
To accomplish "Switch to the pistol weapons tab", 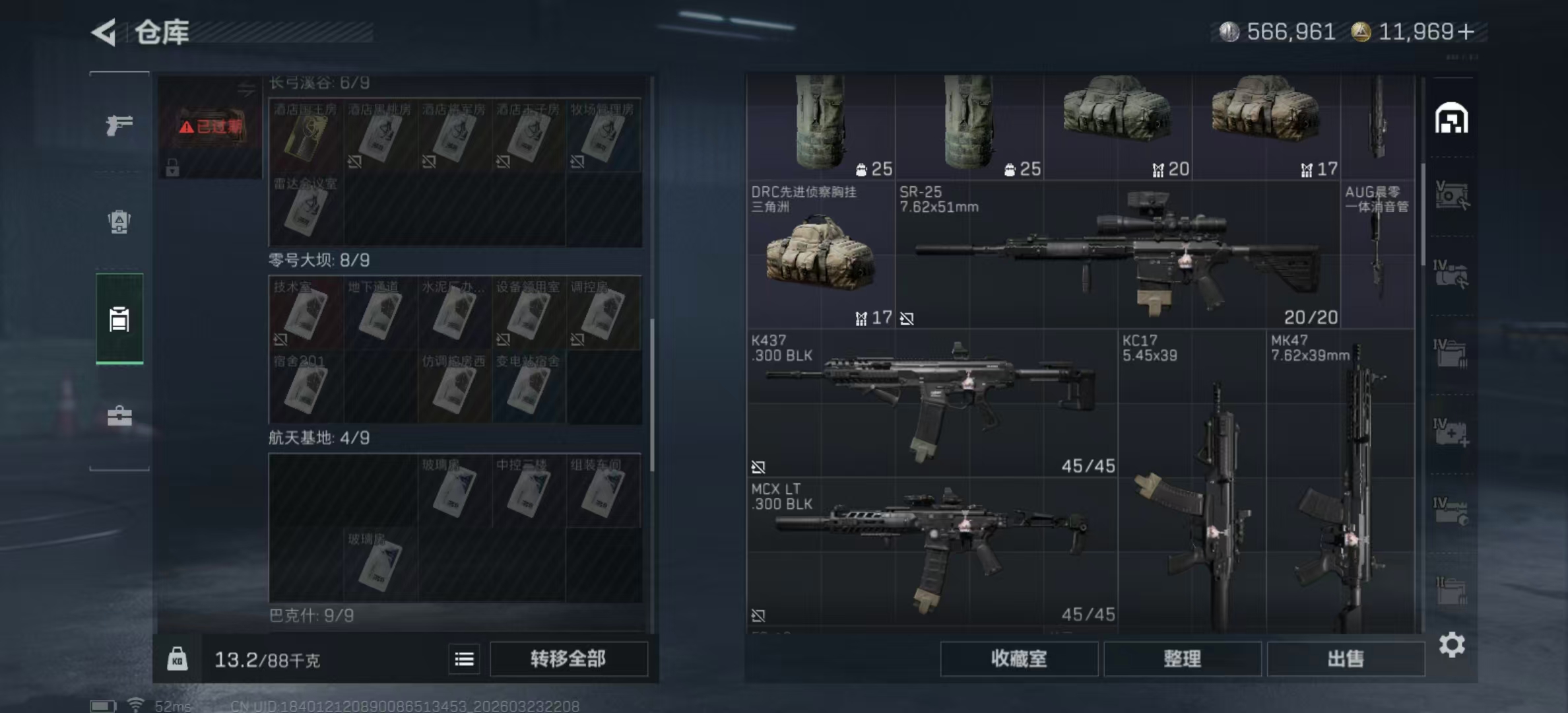I will 119,124.
